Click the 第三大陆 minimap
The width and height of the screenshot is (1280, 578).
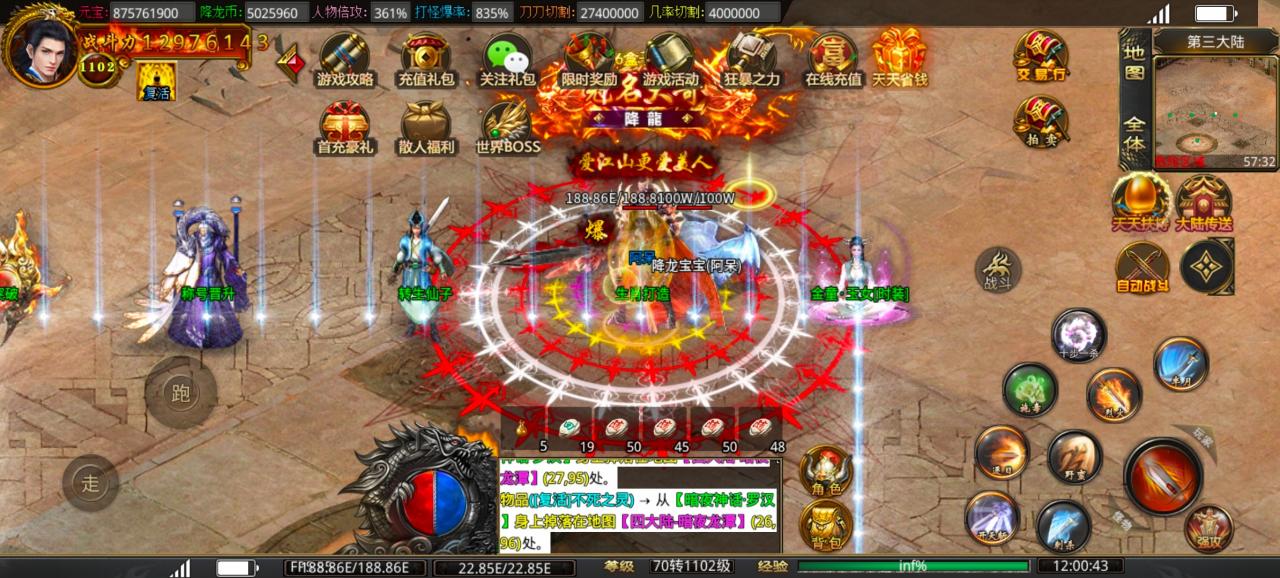(x=1216, y=112)
